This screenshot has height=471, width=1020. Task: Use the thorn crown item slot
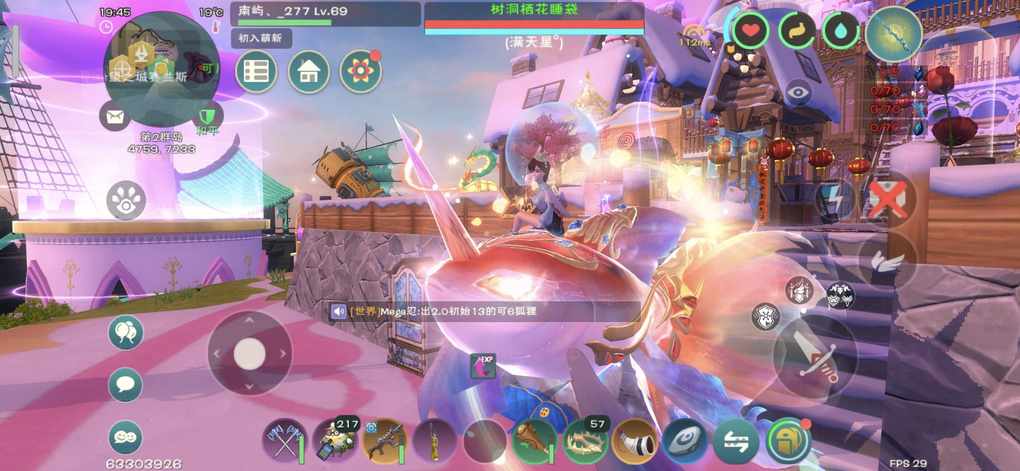pyautogui.click(x=585, y=440)
